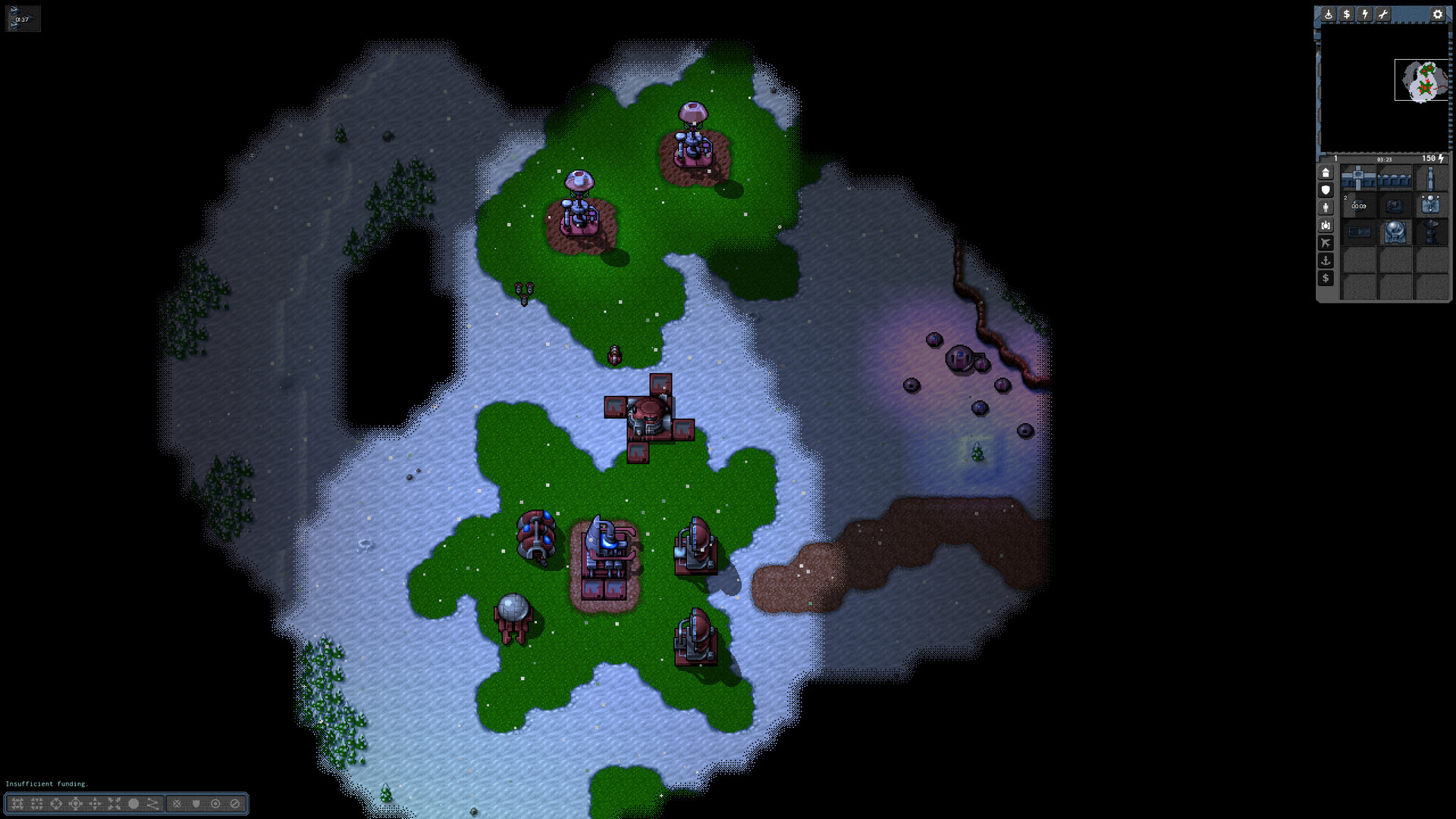
Task: Switch to the shield defense category
Action: [x=1326, y=190]
